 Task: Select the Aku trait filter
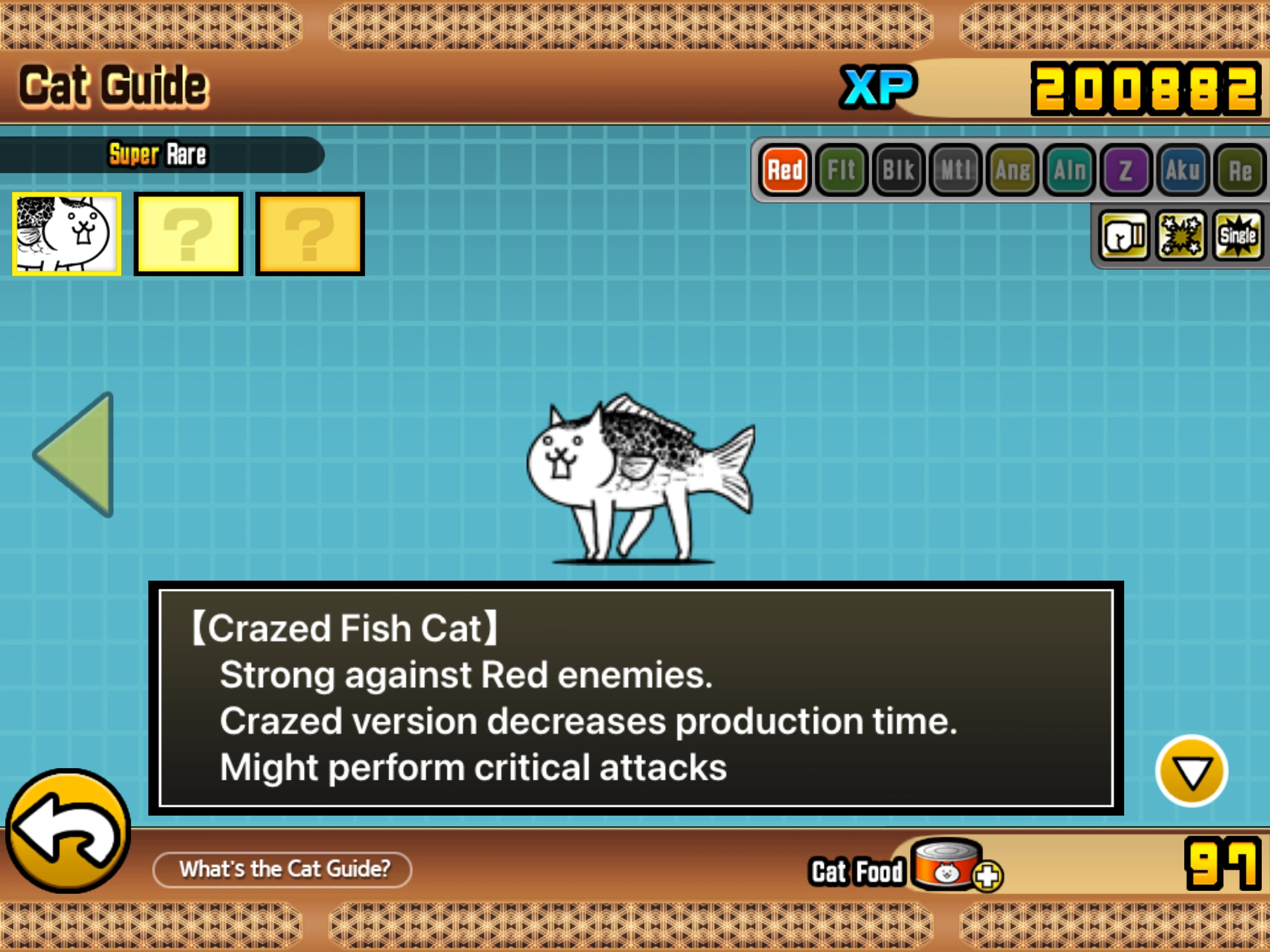click(1184, 170)
